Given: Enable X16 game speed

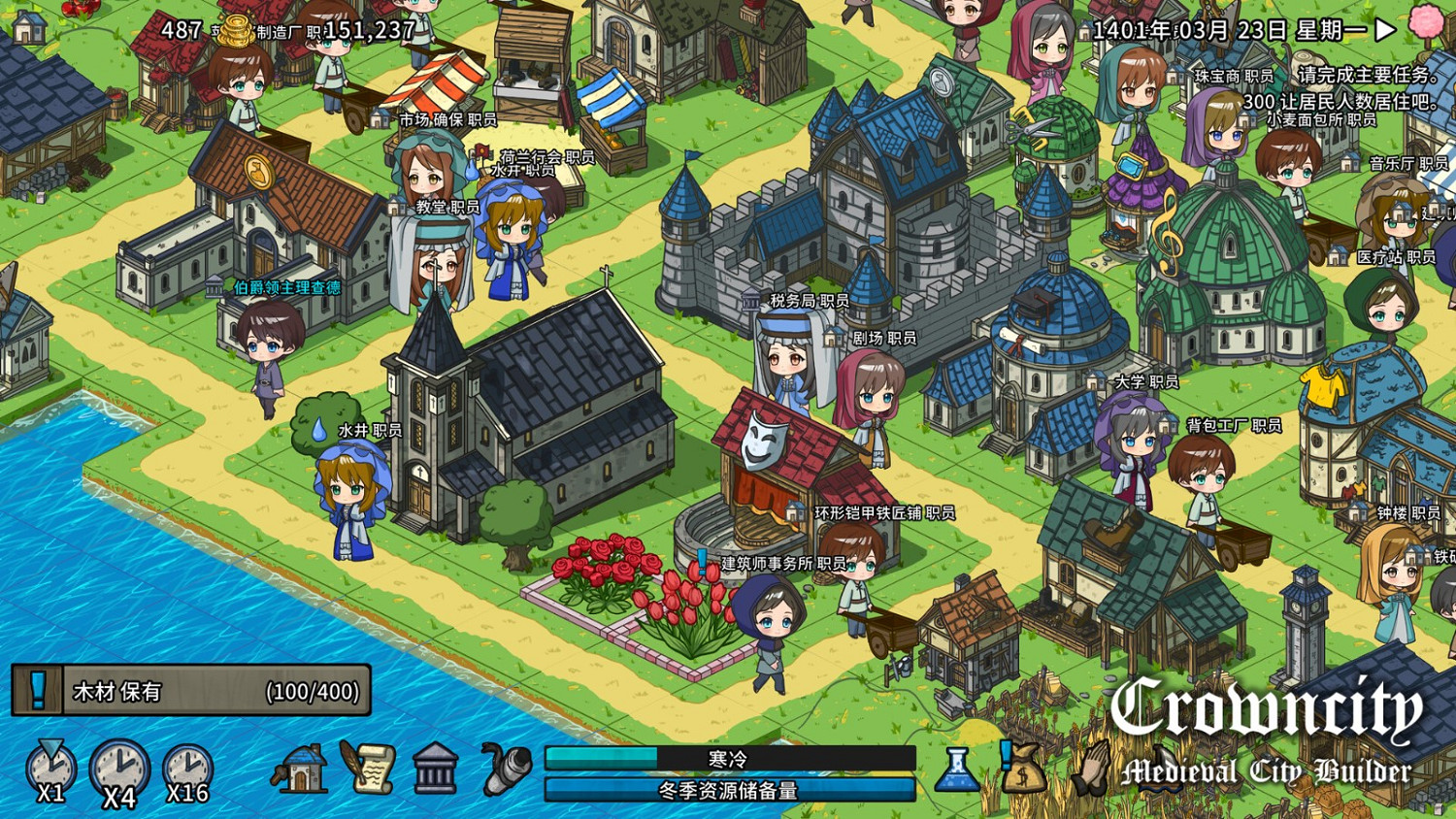Looking at the screenshot, I should point(187,770).
